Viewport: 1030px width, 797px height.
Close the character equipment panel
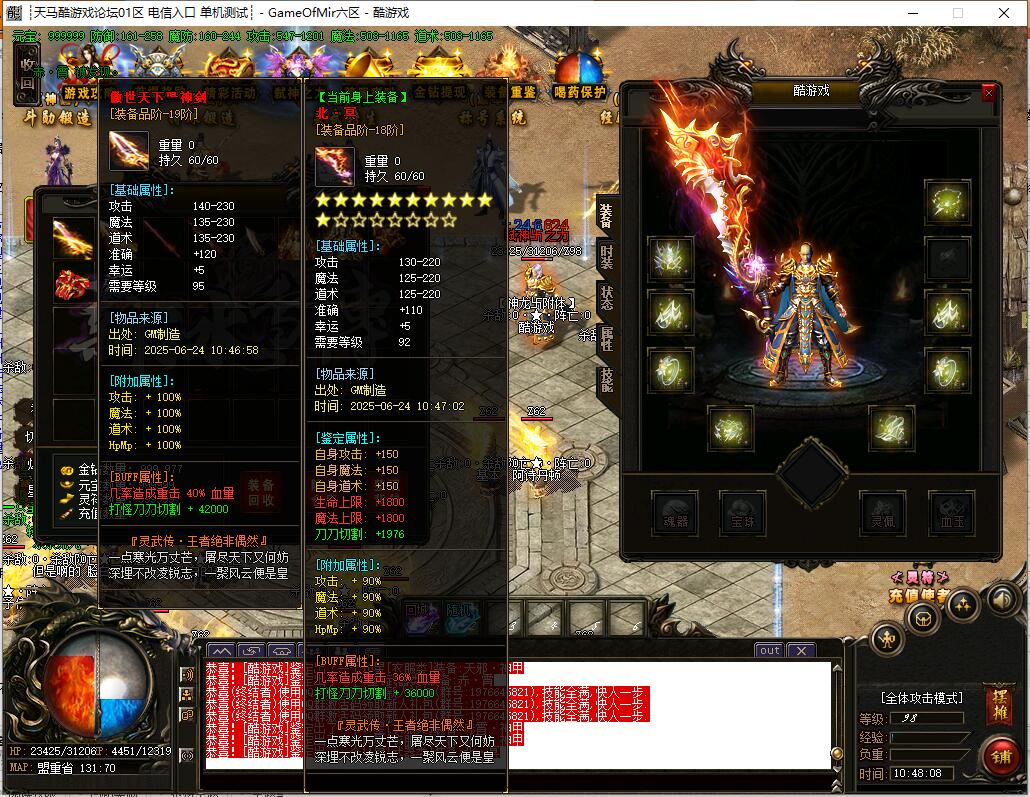pos(988,92)
